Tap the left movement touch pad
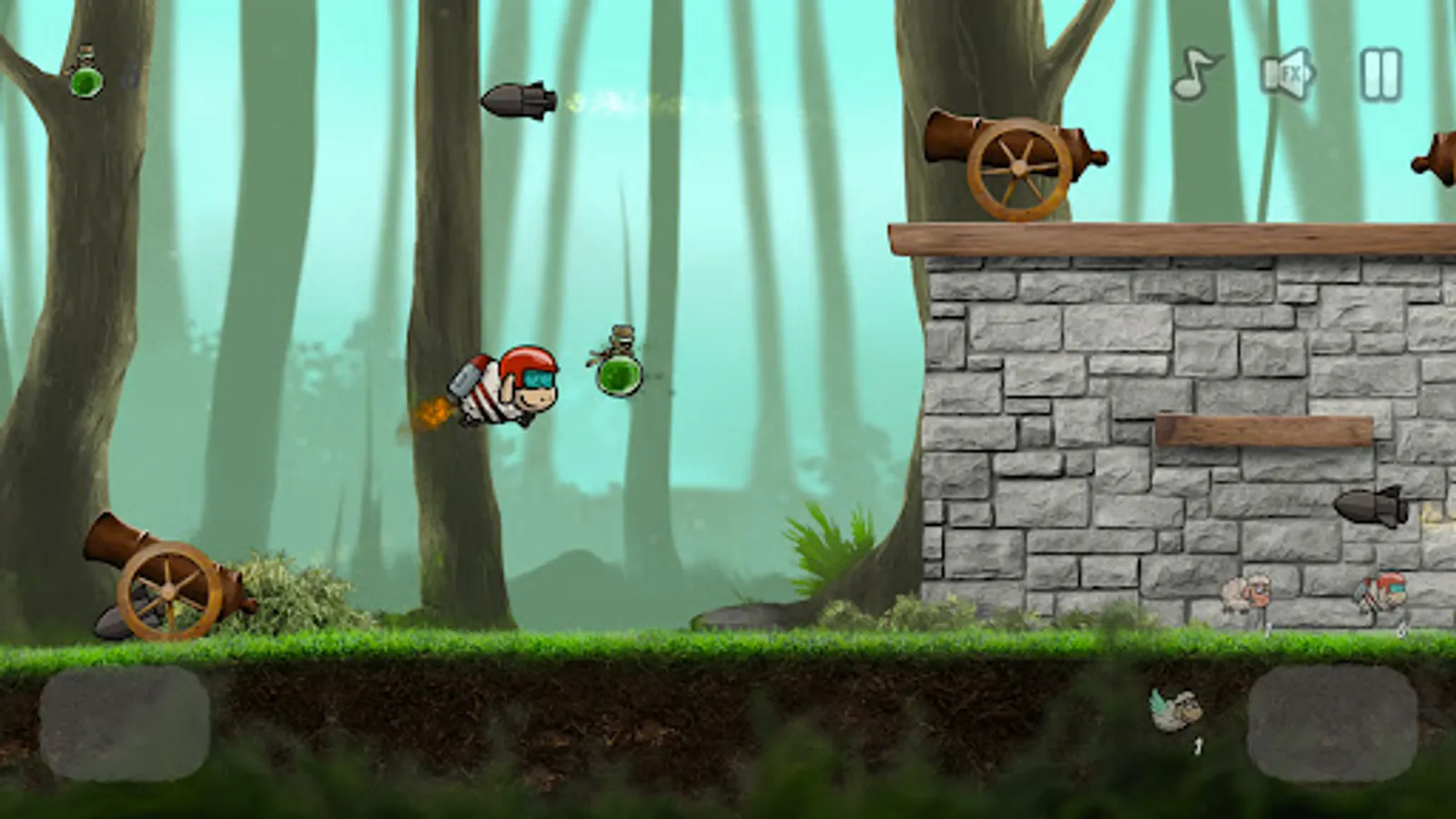The image size is (1456, 819). pos(123,723)
